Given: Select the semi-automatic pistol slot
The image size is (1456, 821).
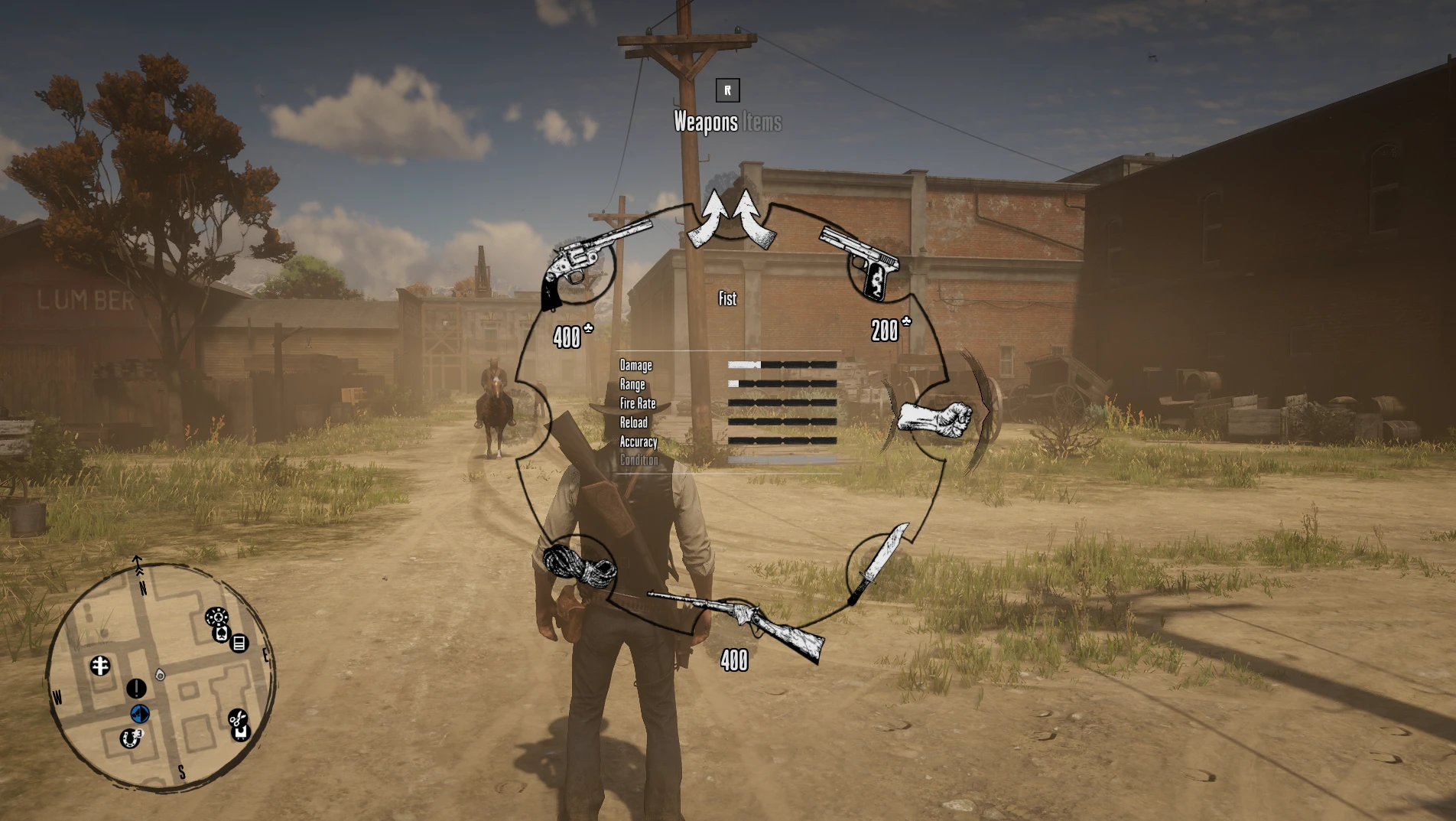Looking at the screenshot, I should 865,260.
